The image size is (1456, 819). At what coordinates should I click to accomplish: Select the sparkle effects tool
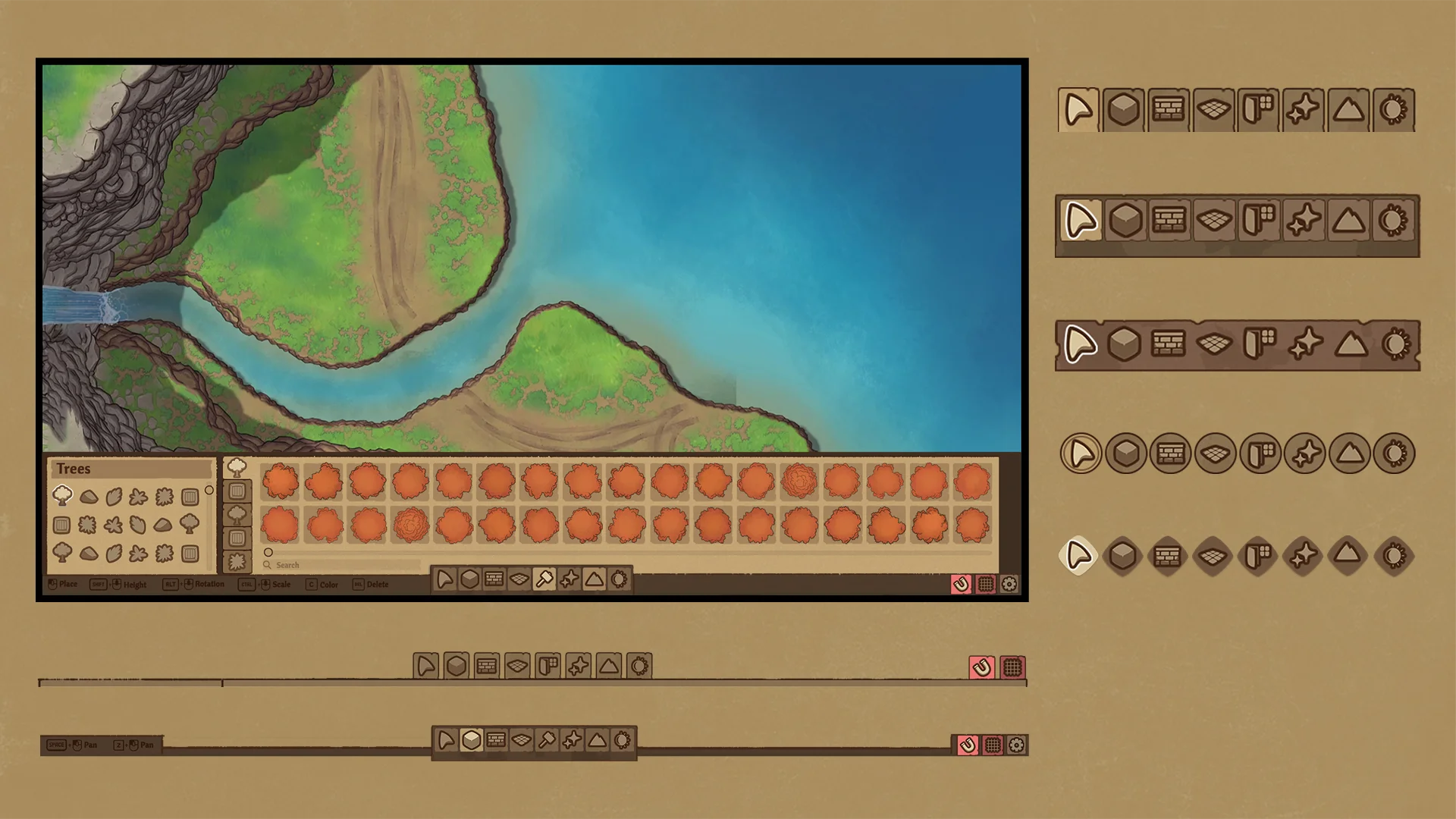tap(569, 579)
